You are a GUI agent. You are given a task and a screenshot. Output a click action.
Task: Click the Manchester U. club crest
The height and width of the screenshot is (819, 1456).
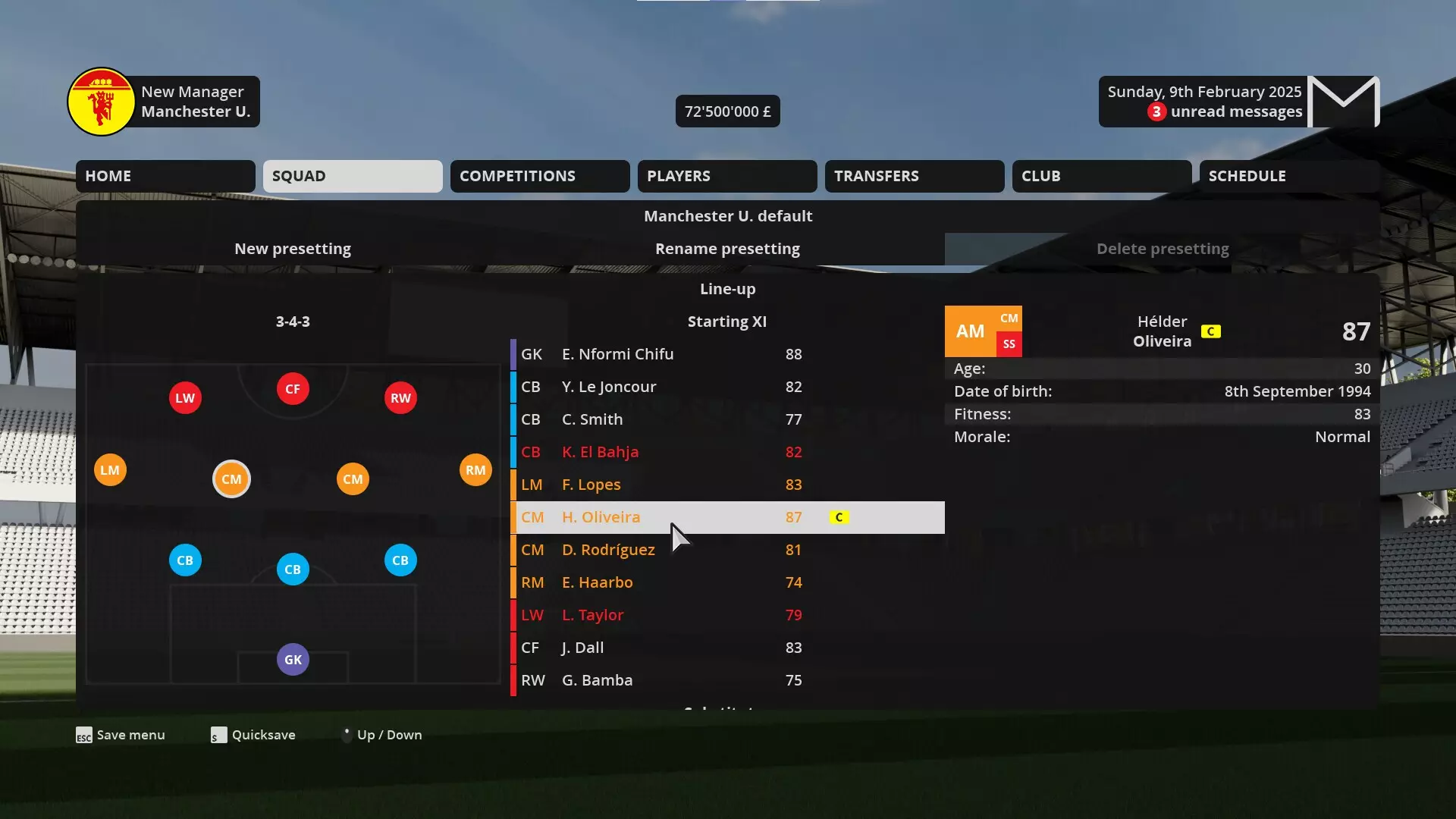tap(101, 101)
